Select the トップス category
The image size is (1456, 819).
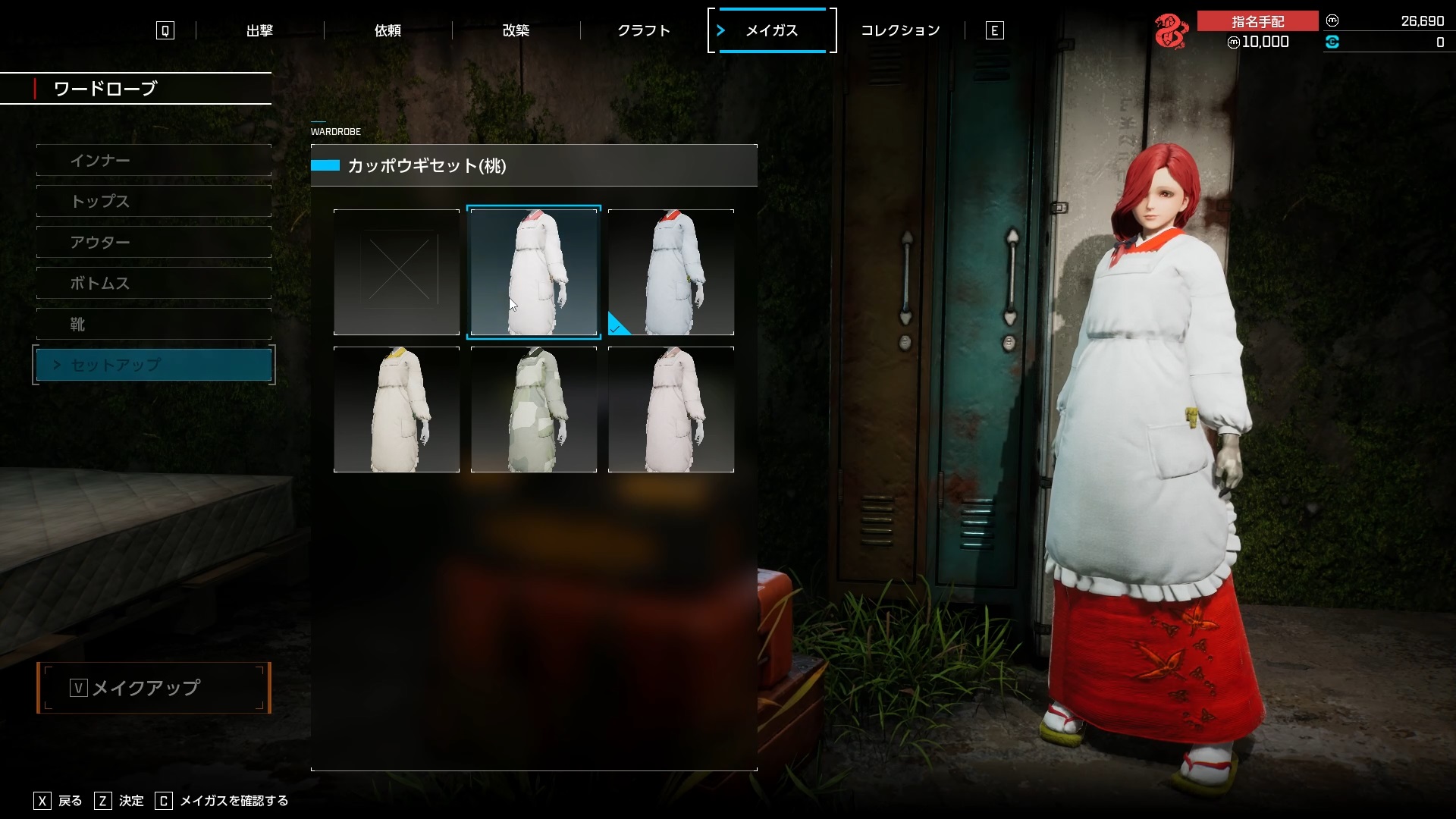[x=154, y=202]
